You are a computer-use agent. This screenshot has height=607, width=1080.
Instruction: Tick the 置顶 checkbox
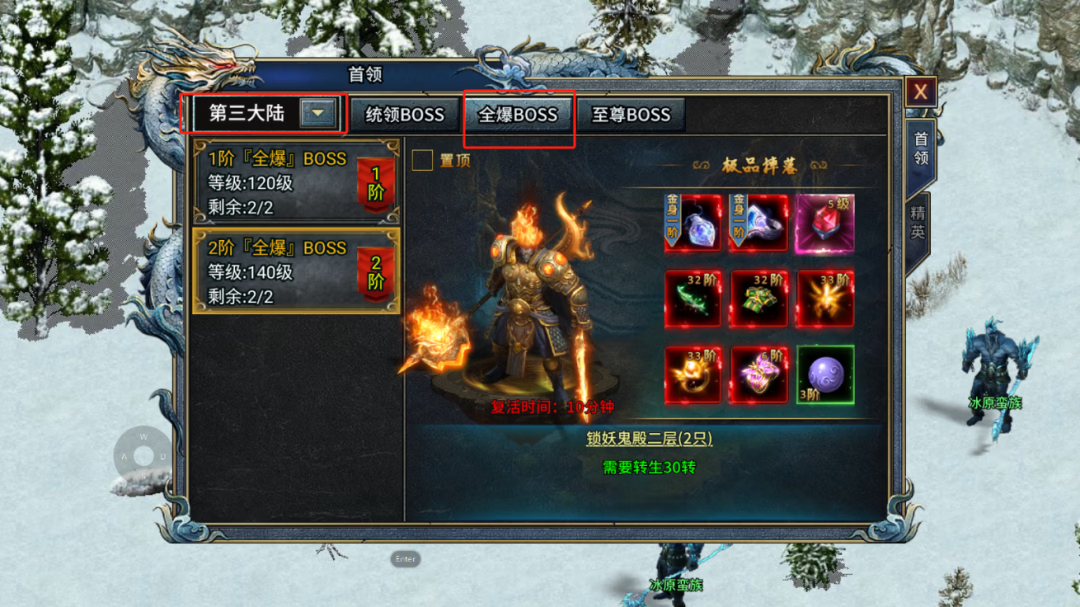tap(423, 161)
